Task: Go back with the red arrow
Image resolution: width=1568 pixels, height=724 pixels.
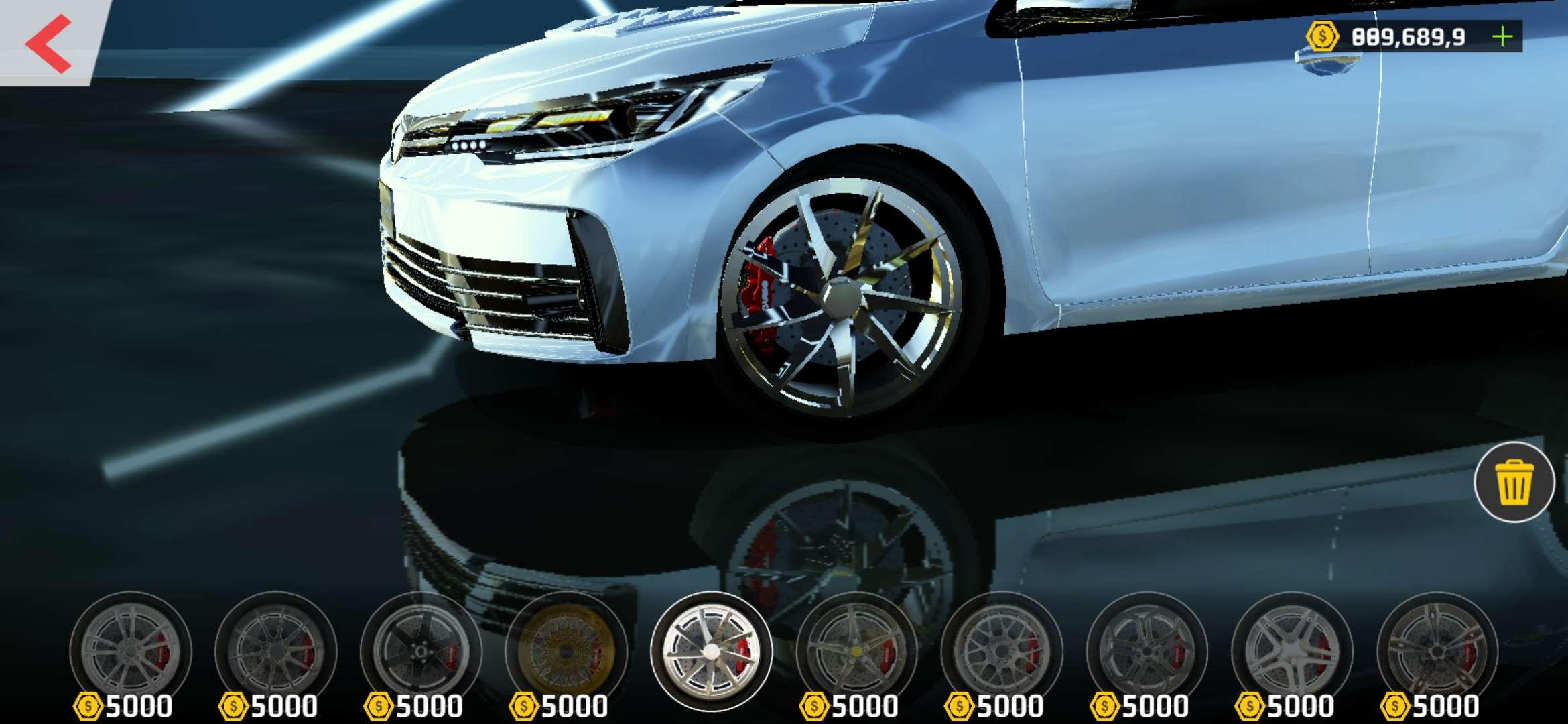Action: click(x=48, y=44)
